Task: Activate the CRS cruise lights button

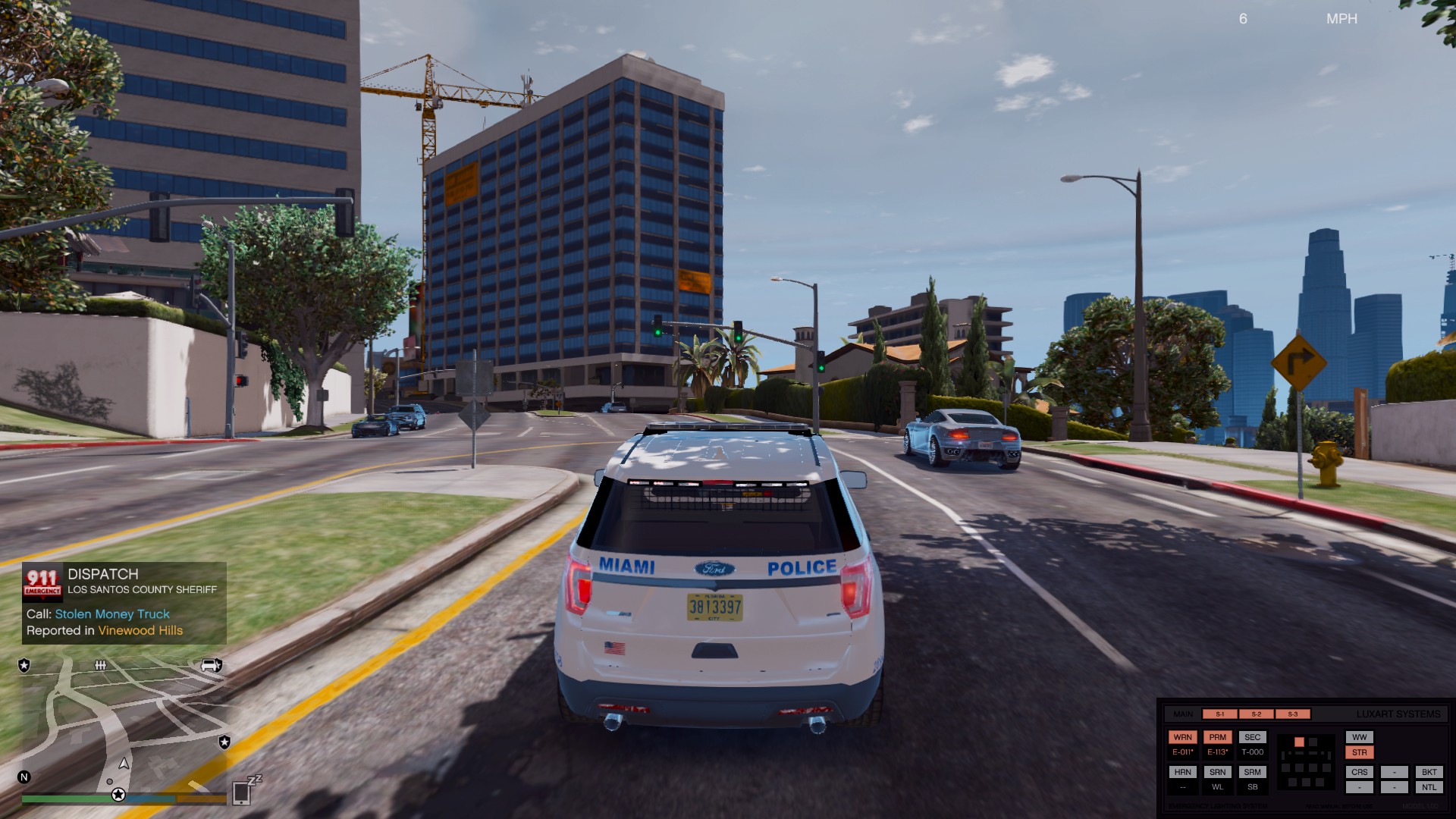Action: pos(1359,772)
